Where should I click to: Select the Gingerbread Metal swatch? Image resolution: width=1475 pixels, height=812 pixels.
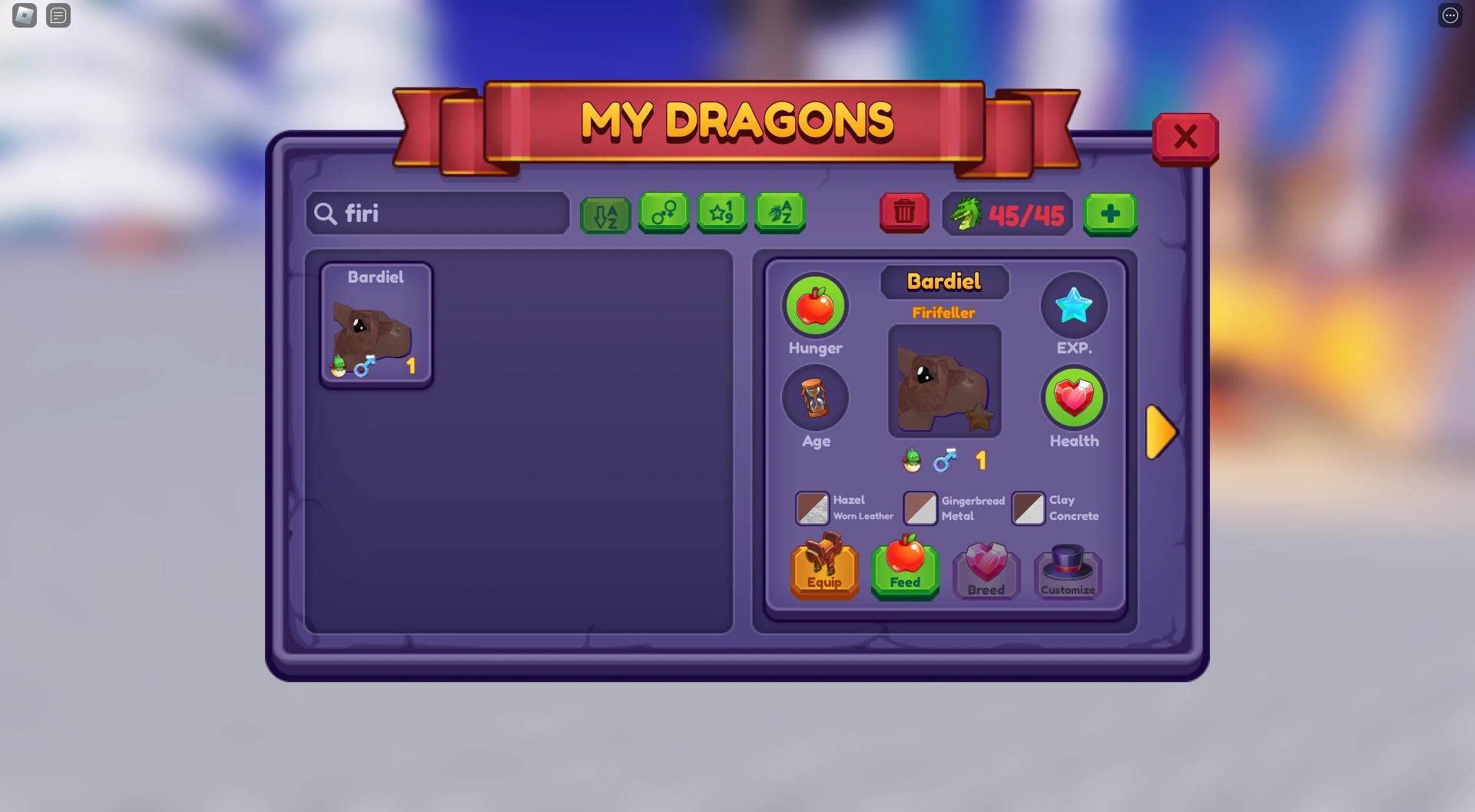920,508
